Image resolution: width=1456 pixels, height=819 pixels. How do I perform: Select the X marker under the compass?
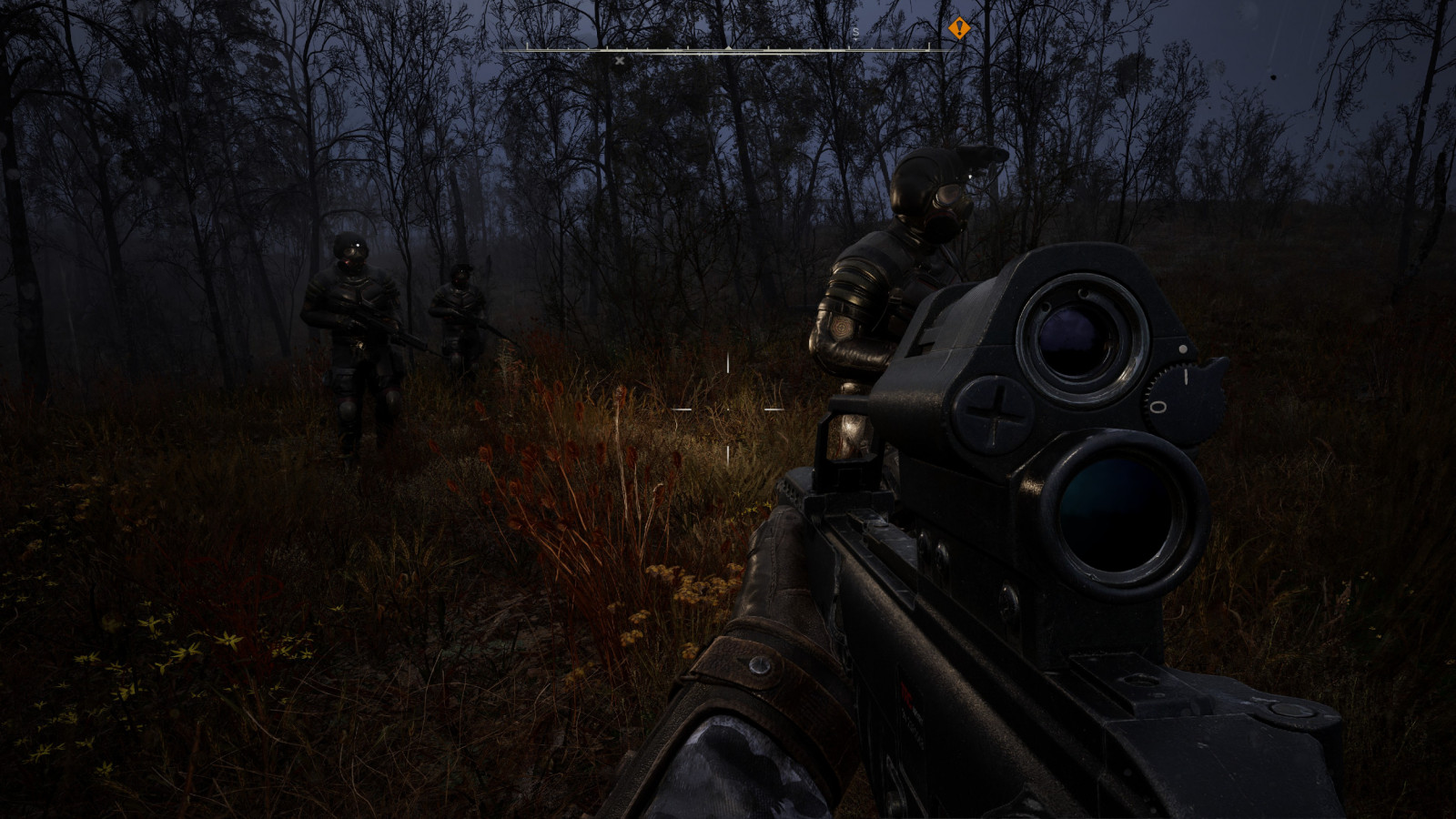[620, 61]
